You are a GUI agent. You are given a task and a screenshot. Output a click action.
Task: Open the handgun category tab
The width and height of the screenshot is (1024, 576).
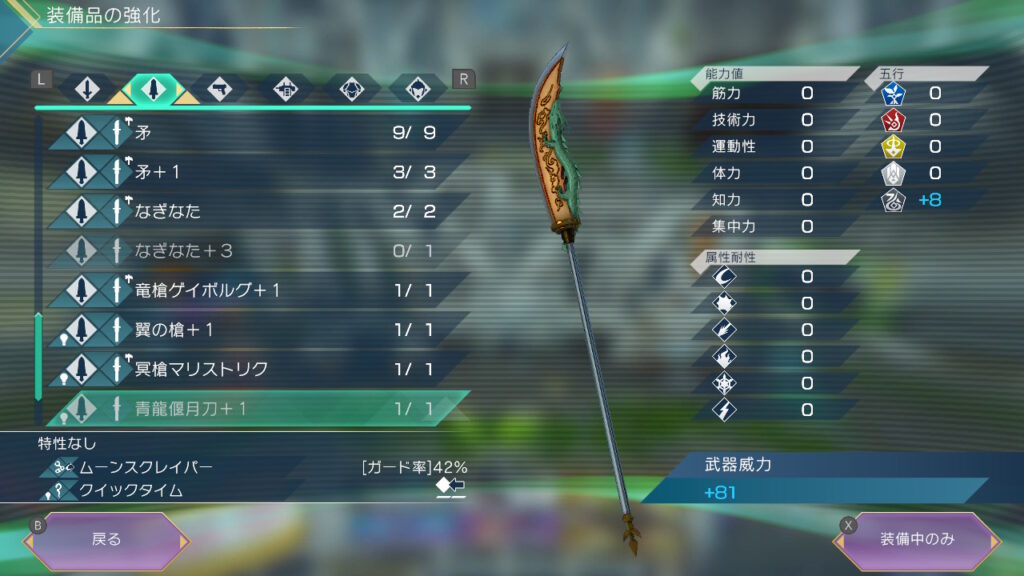pos(218,89)
